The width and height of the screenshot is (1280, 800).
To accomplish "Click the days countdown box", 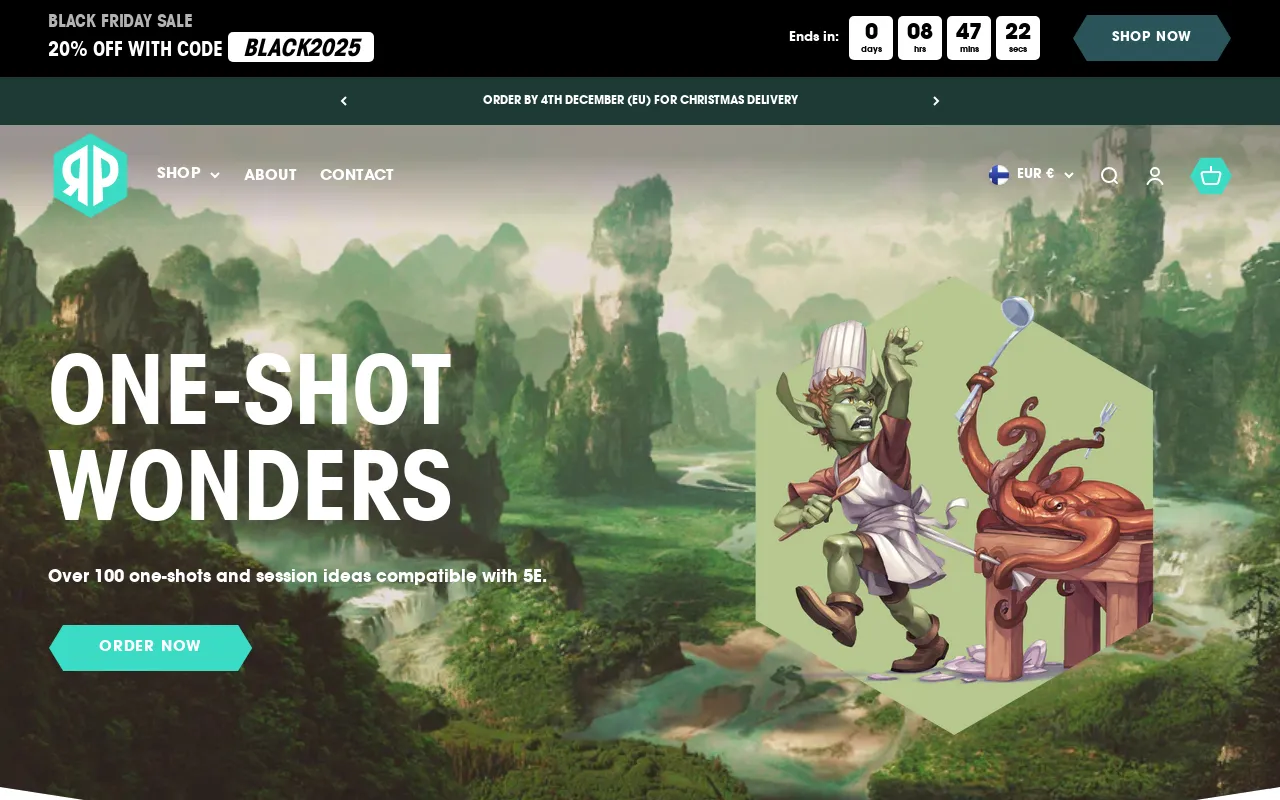I will pos(870,38).
